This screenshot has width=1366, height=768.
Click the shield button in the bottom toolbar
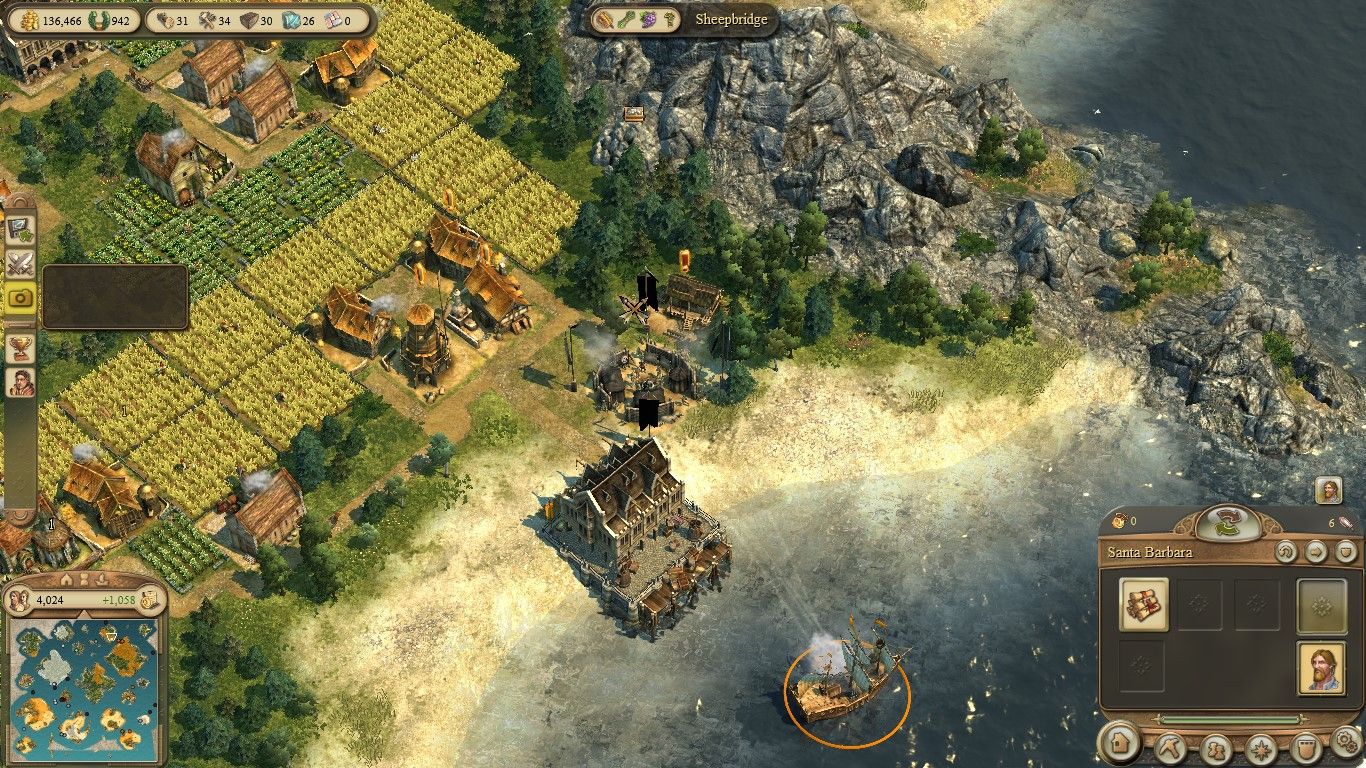point(1306,748)
